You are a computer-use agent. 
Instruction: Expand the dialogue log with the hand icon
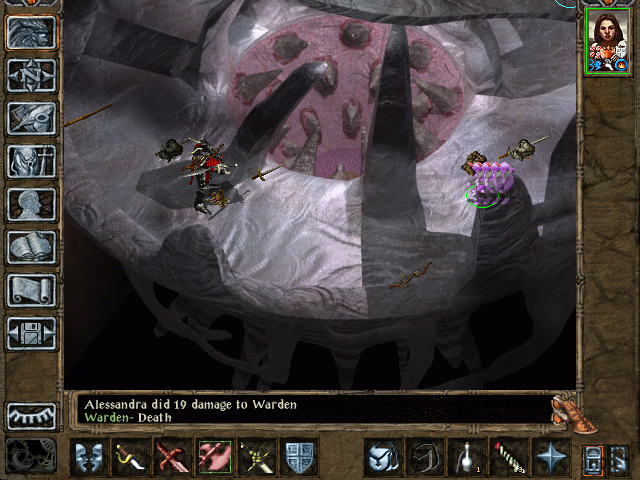[568, 410]
